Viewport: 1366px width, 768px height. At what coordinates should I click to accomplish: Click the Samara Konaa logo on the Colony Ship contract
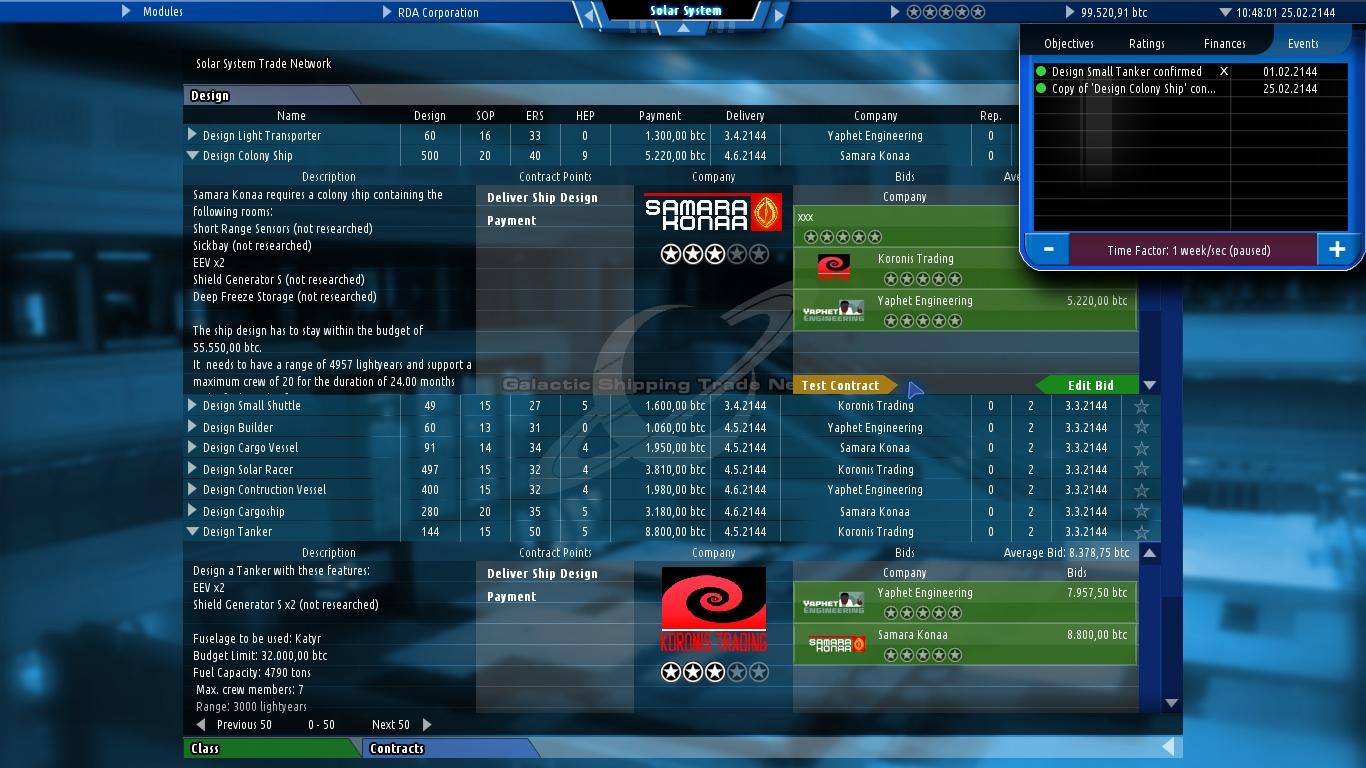713,213
